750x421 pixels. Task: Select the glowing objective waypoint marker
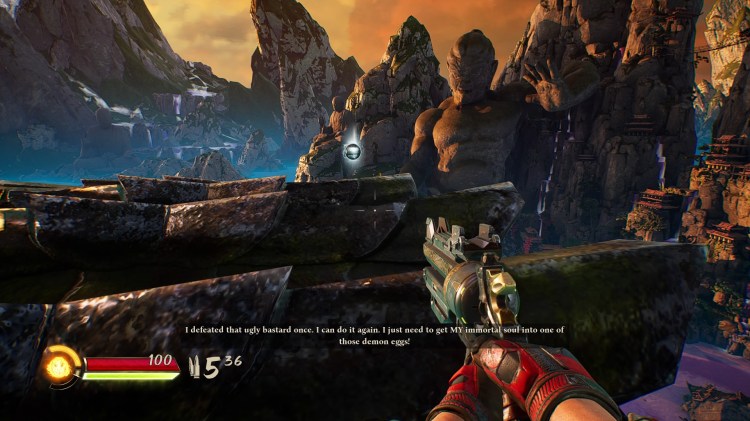352,152
